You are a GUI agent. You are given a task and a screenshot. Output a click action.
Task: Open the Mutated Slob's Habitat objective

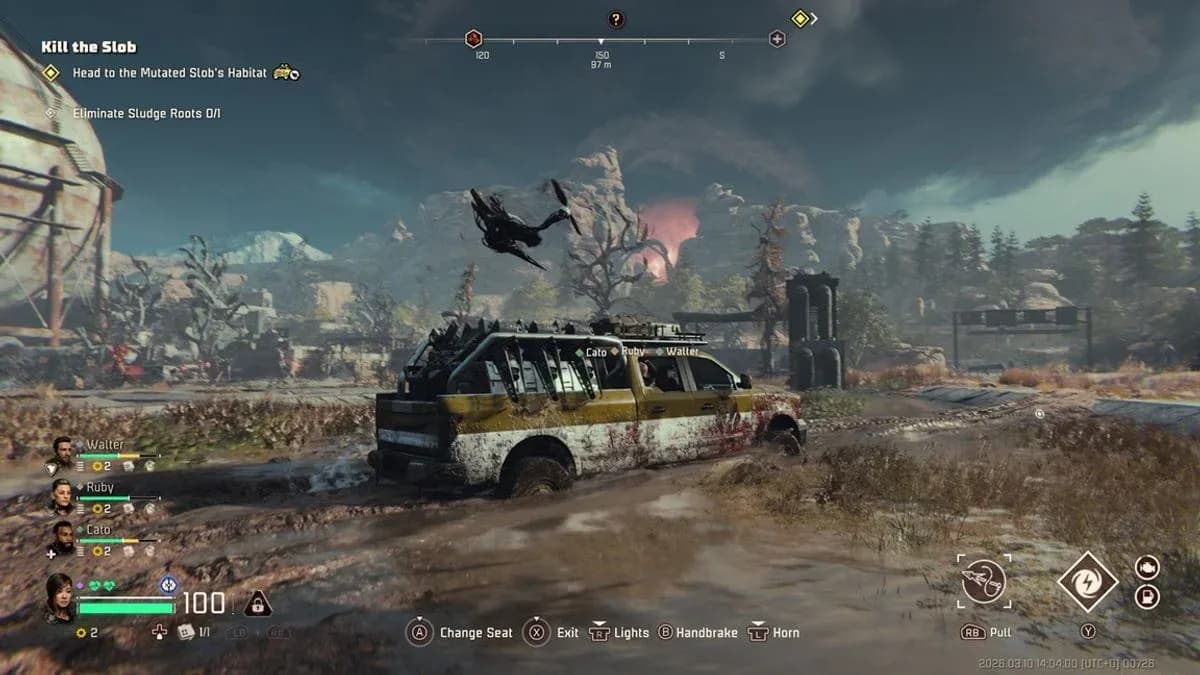[x=170, y=73]
